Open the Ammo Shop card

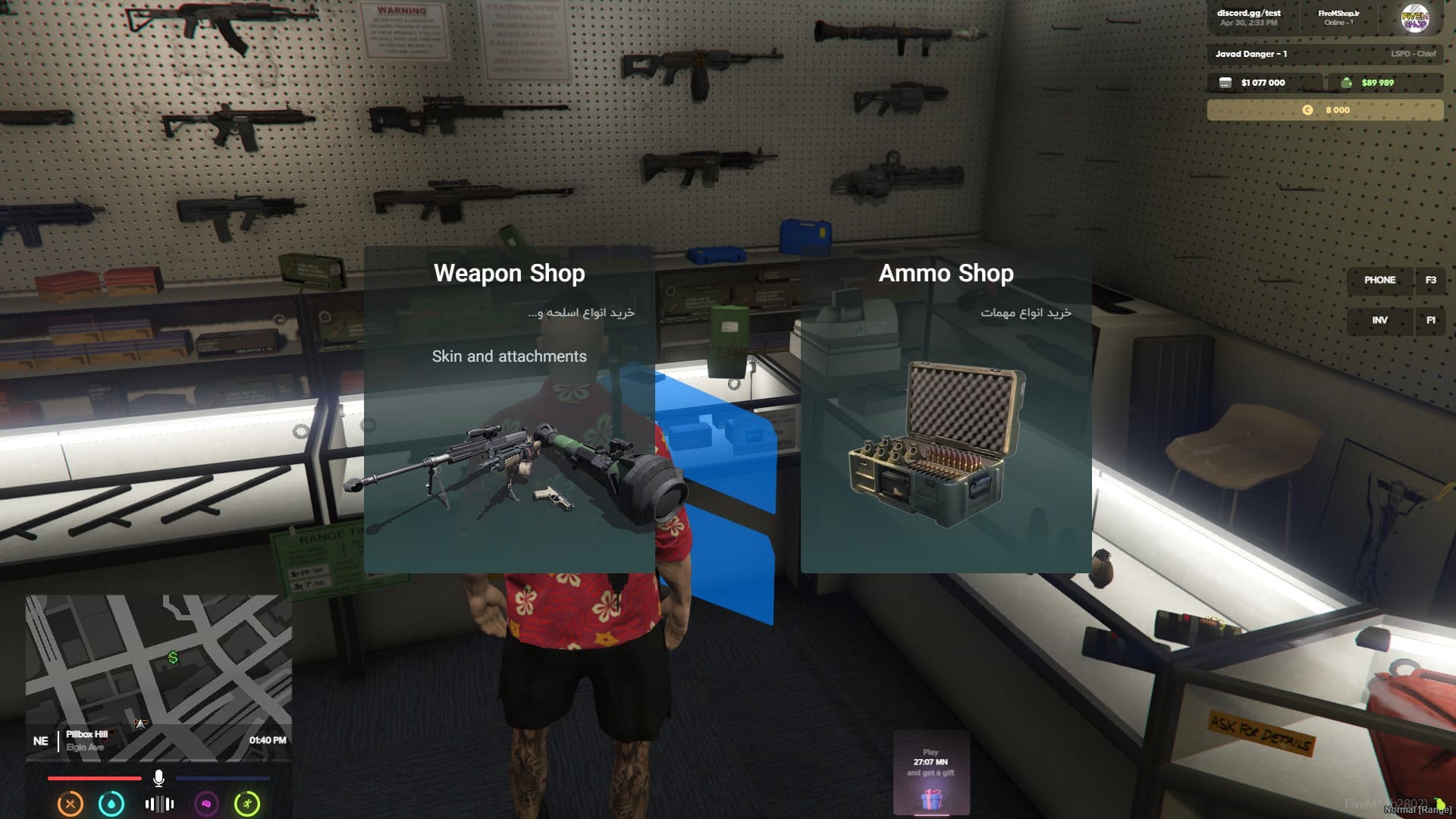click(x=946, y=274)
